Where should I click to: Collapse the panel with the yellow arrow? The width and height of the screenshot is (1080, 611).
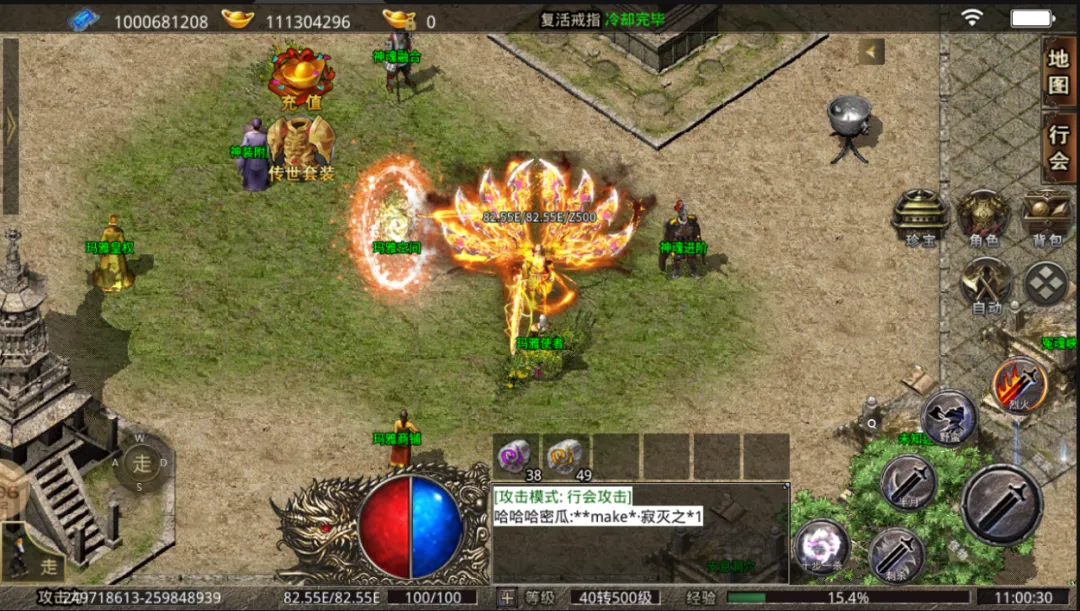point(871,52)
